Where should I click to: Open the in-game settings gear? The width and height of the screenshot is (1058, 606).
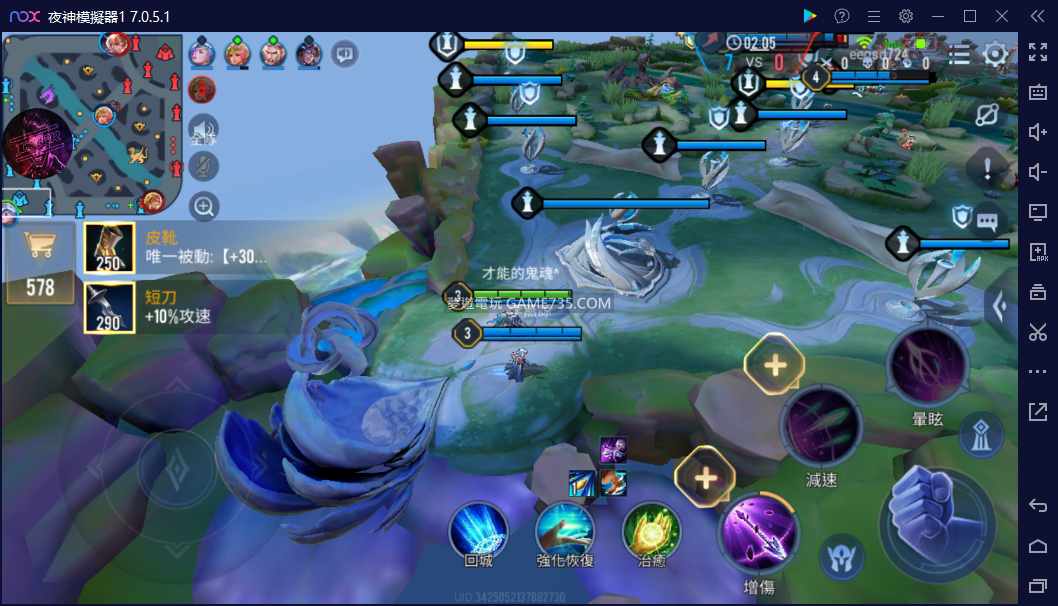click(994, 54)
